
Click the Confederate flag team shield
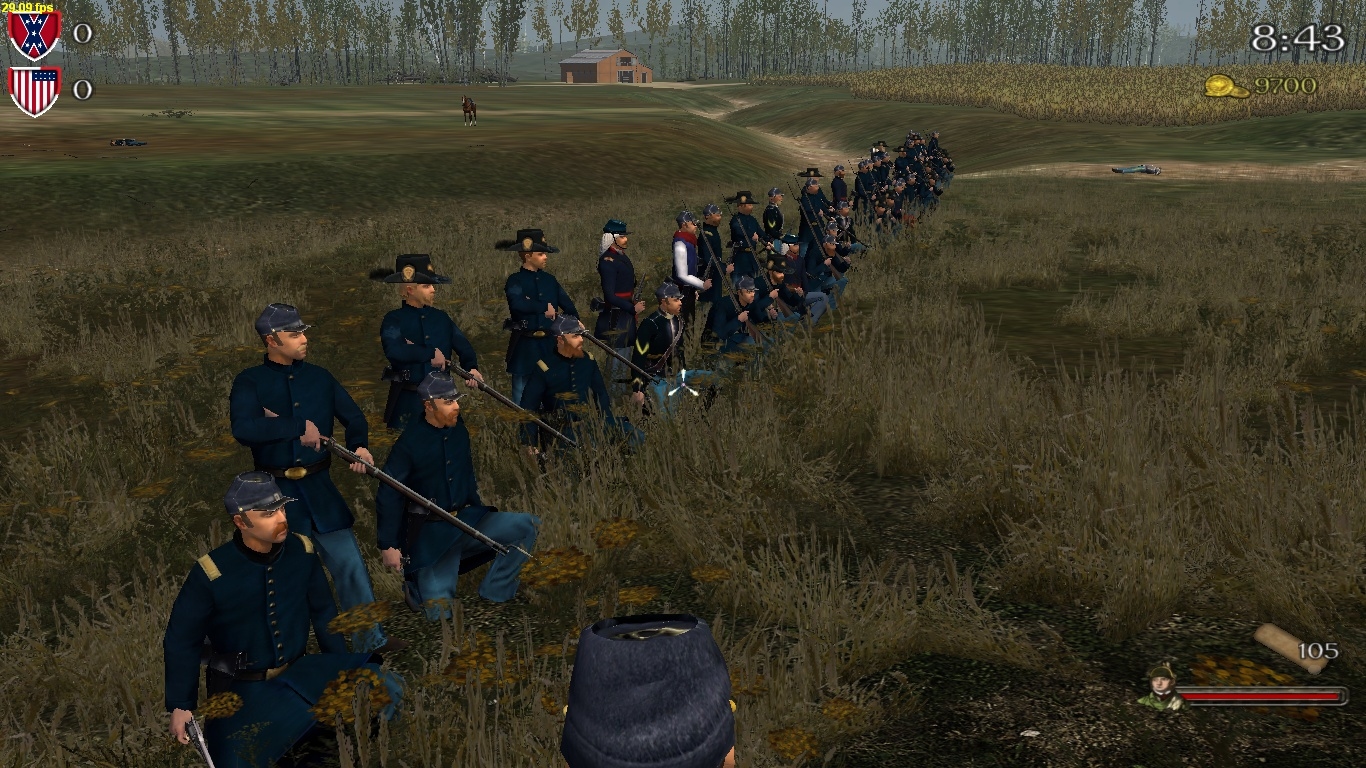34,35
